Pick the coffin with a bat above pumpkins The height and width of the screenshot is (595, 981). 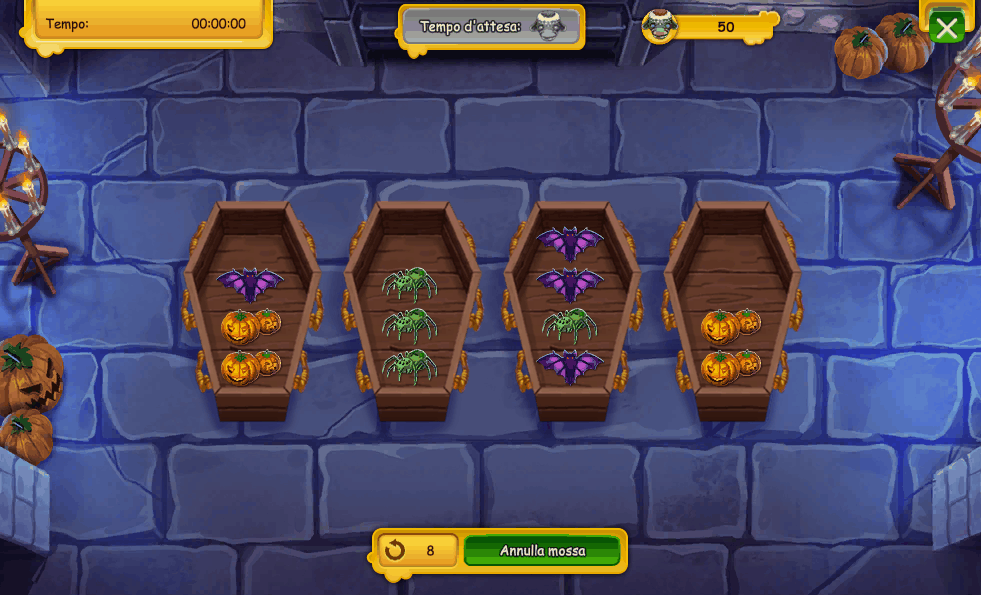coord(252,310)
